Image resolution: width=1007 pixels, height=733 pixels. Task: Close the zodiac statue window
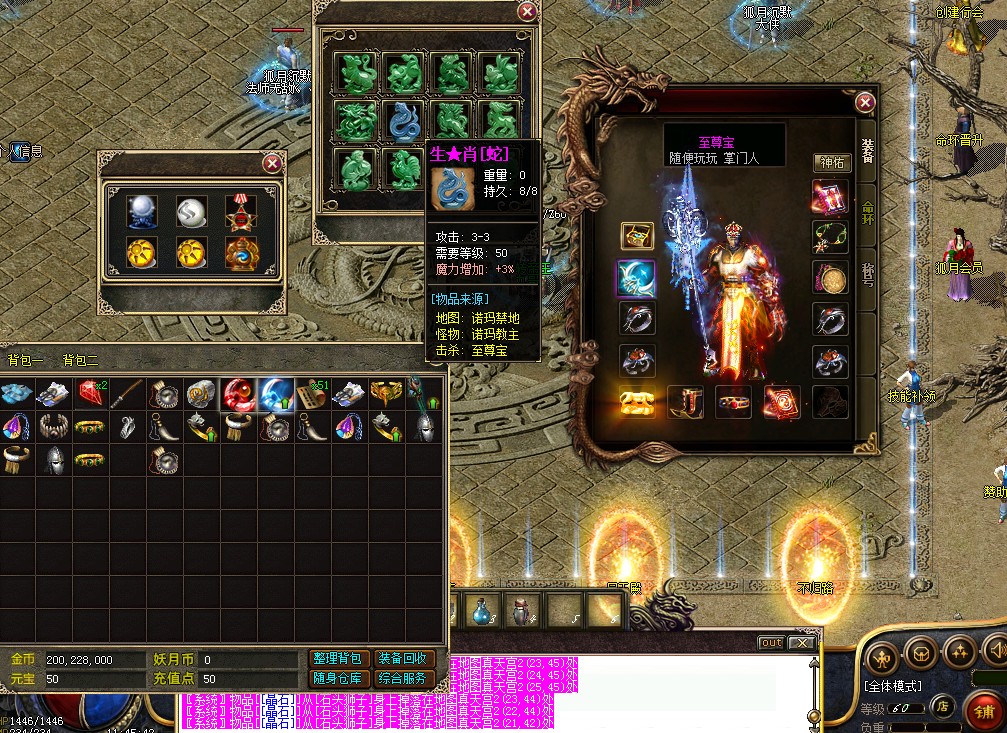[527, 12]
